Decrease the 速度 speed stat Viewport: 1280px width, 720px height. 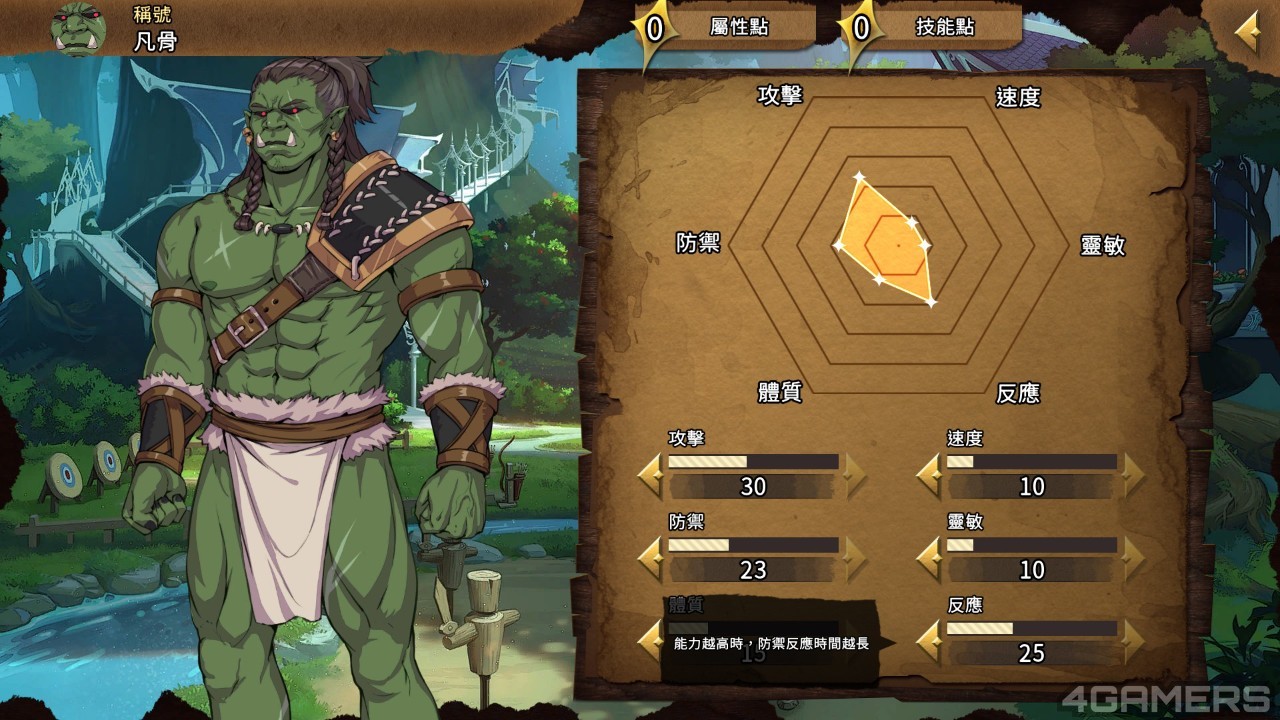pos(929,475)
